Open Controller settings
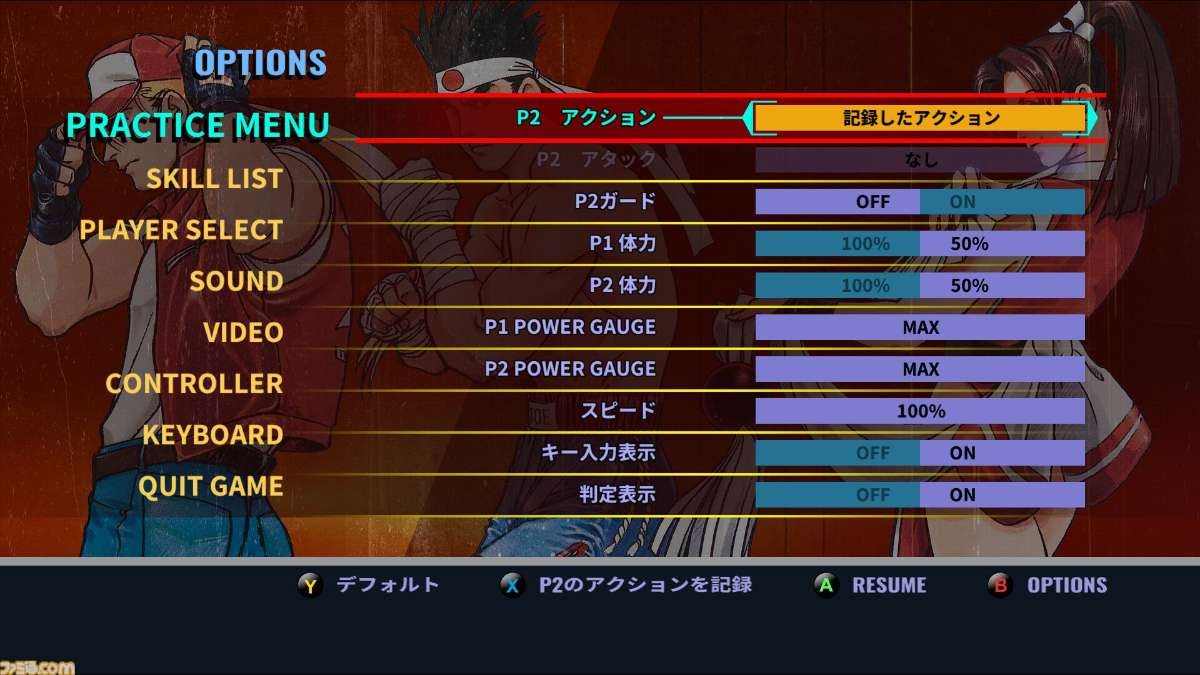Screen dimensions: 1200x675 tap(194, 383)
